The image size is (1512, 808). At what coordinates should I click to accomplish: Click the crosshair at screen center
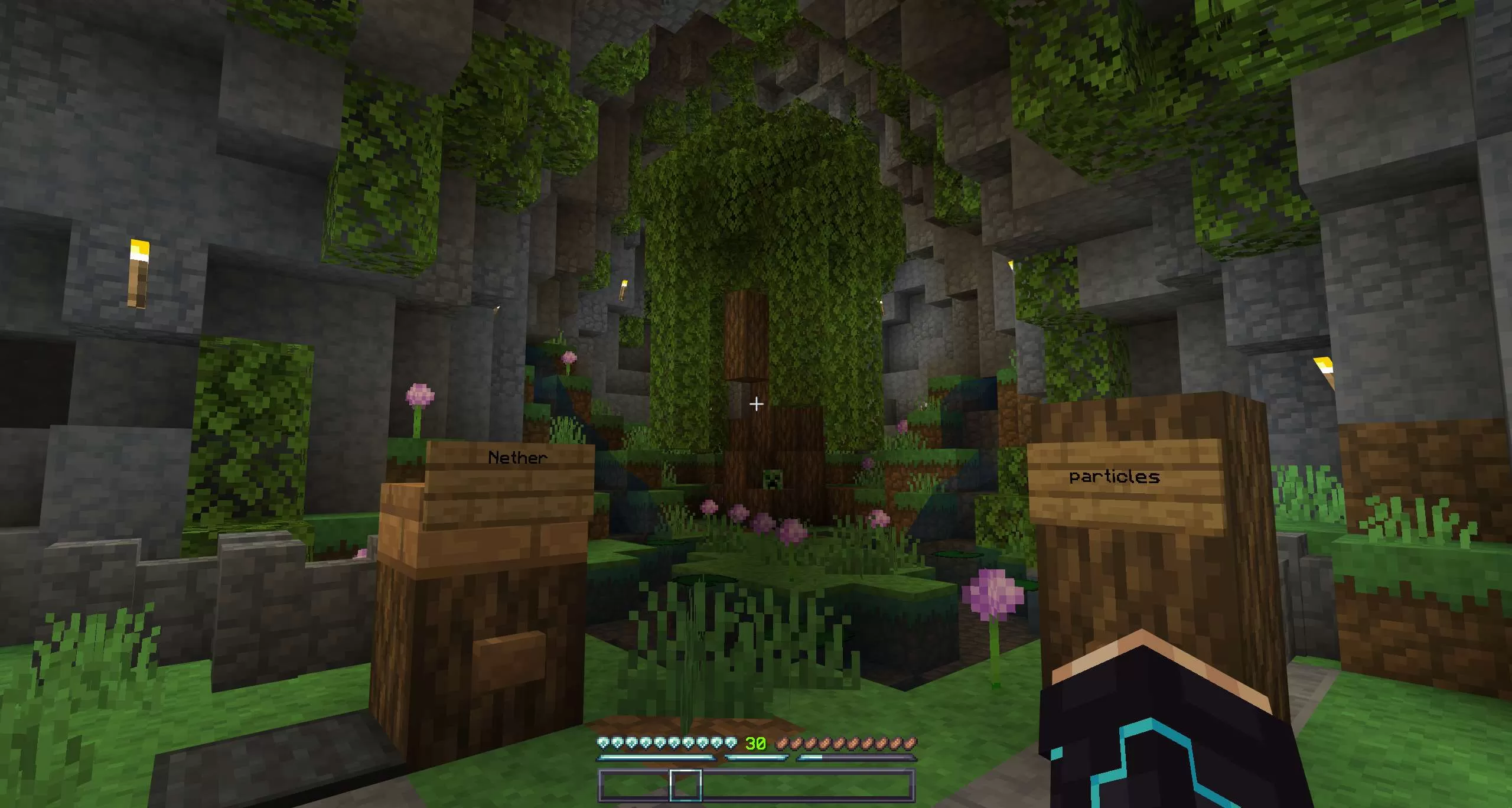point(756,403)
